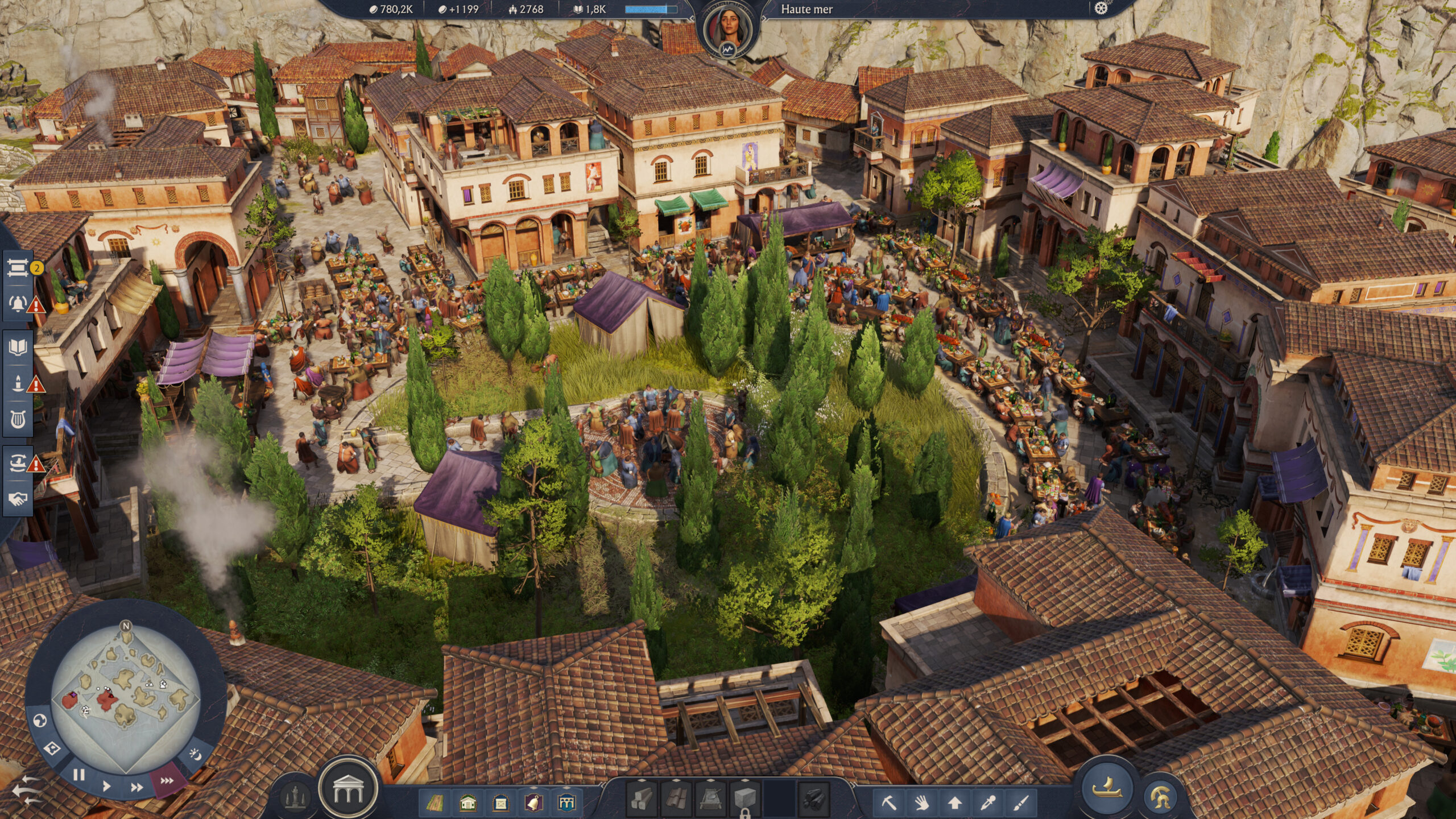Screen dimensions: 1456x819
Task: Select the road construction category
Action: 435,803
